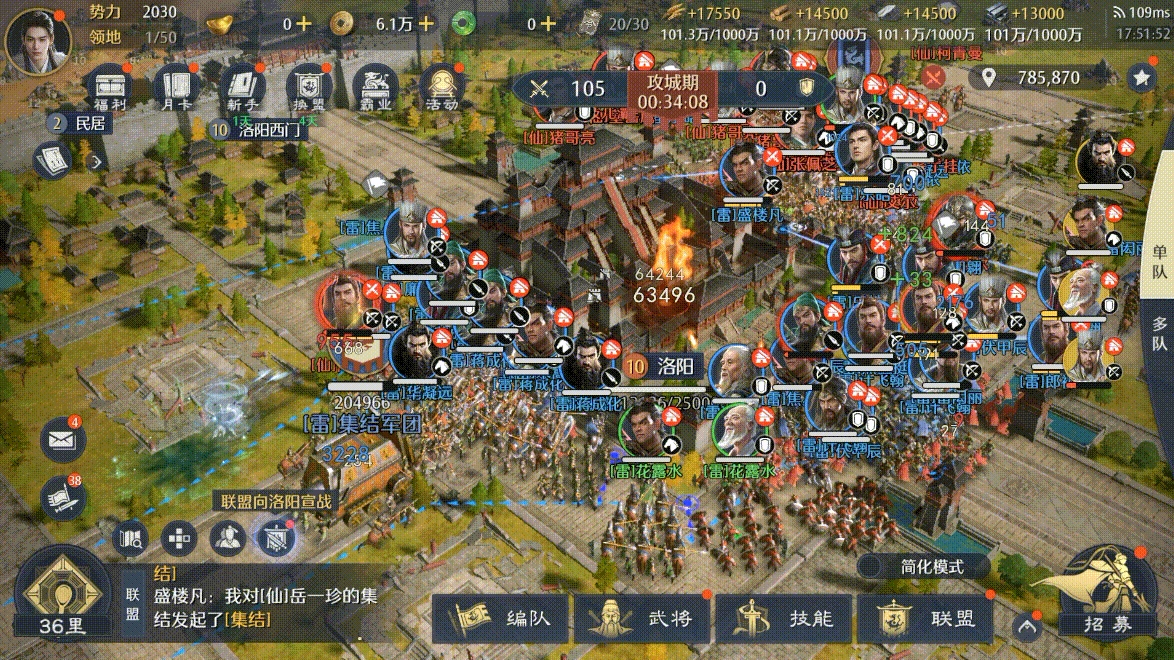Open the player avatar profile
Viewport: 1174px width, 660px height.
pyautogui.click(x=34, y=36)
